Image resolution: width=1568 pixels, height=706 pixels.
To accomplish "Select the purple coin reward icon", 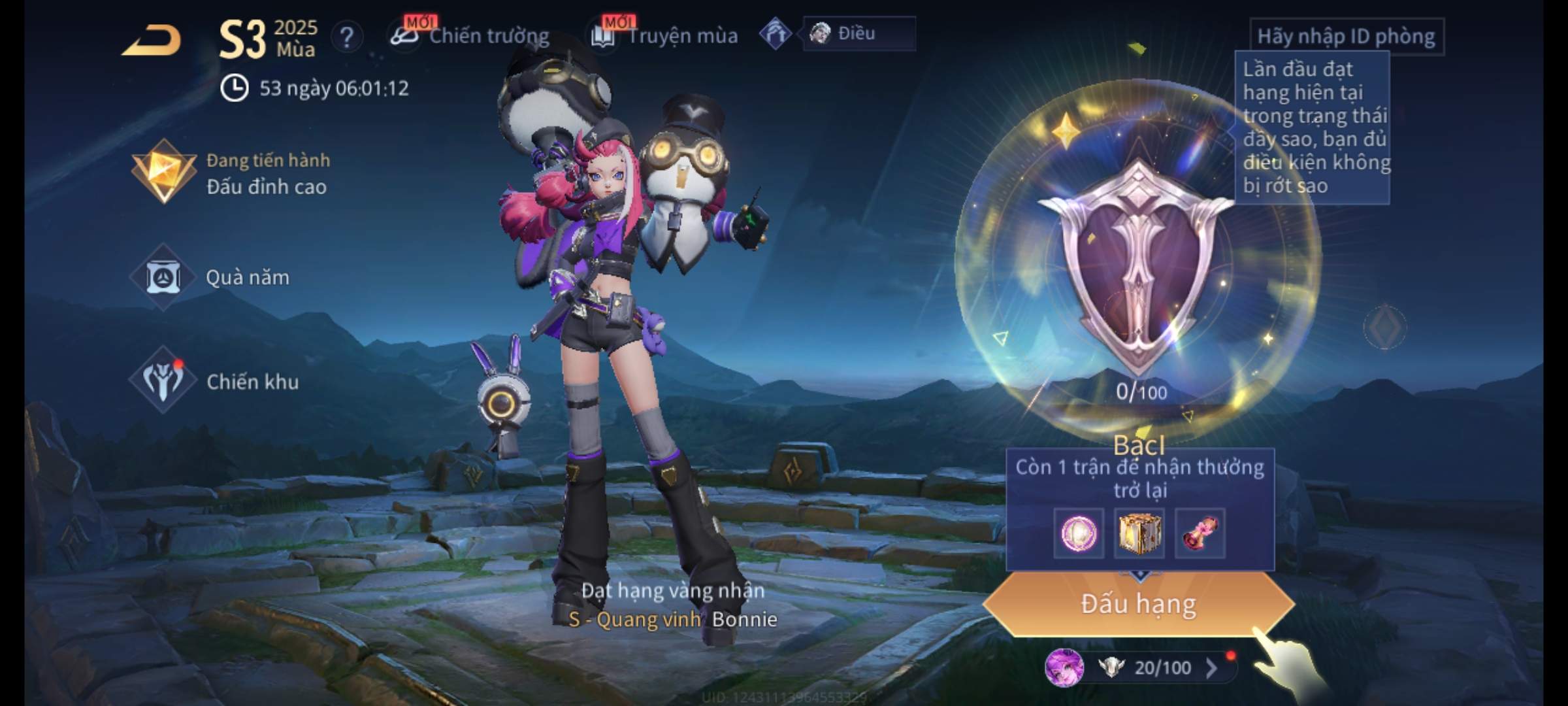I will click(1079, 533).
